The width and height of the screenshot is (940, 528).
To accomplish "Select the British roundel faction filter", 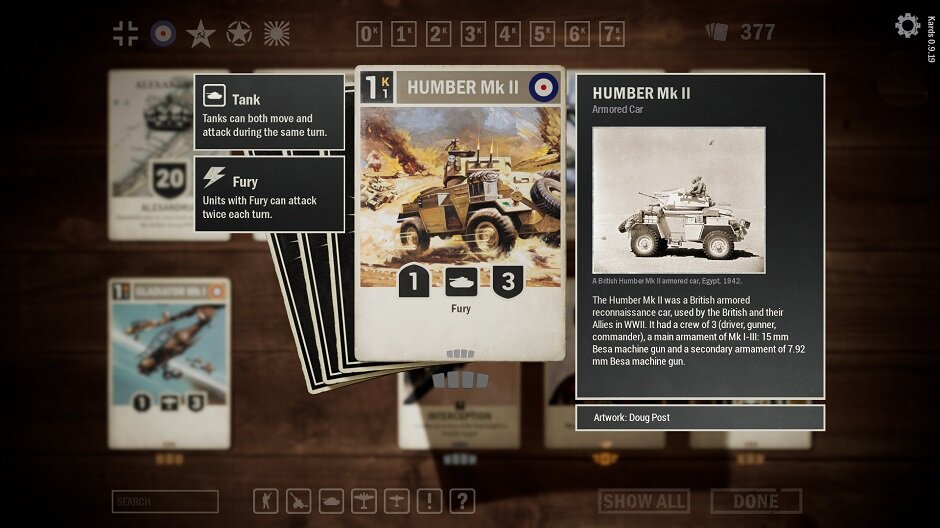I will (x=163, y=33).
